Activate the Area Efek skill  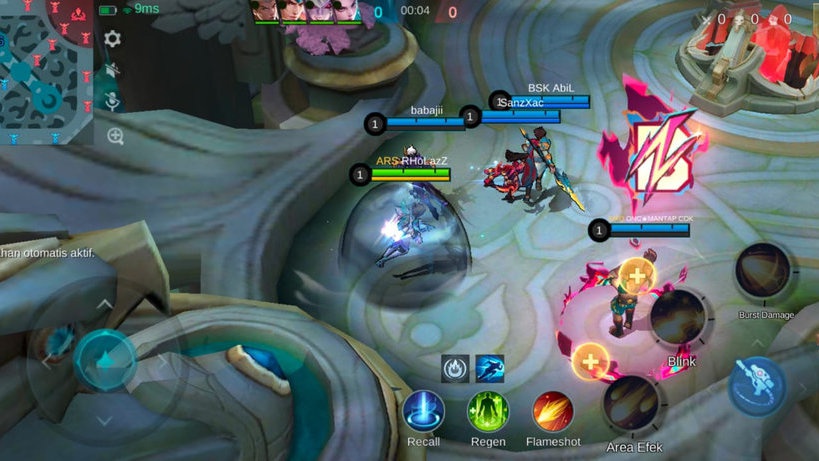(632, 403)
